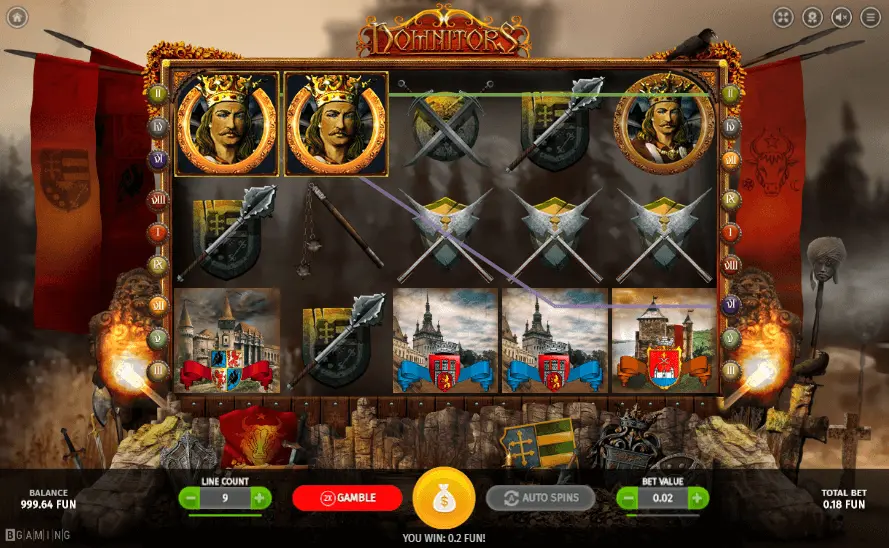Activate Auto Spins
The image size is (889, 548).
point(540,498)
